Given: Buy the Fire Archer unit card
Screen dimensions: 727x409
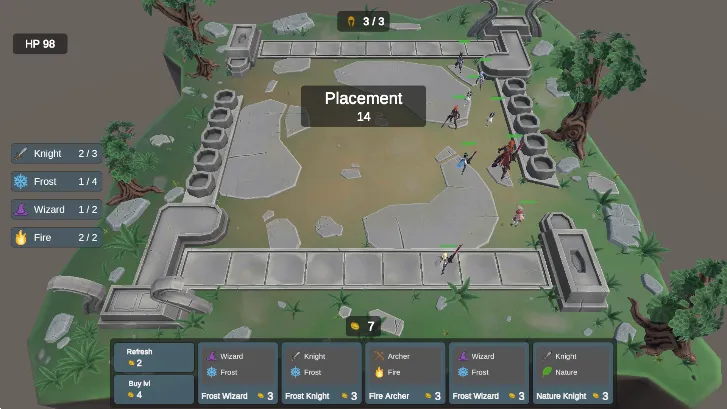Looking at the screenshot, I should [405, 374].
